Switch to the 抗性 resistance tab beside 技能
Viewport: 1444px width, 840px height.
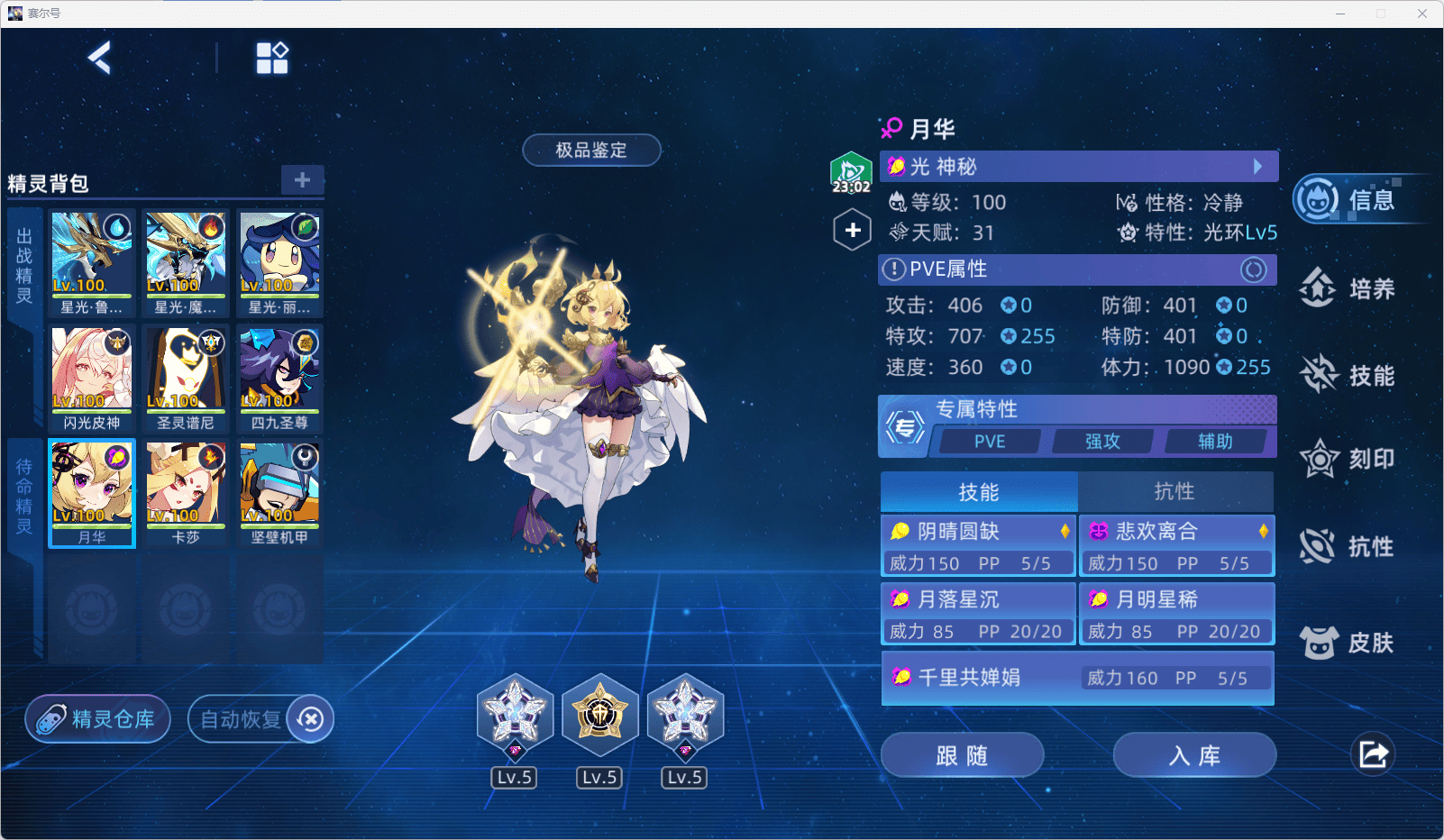[x=1174, y=491]
